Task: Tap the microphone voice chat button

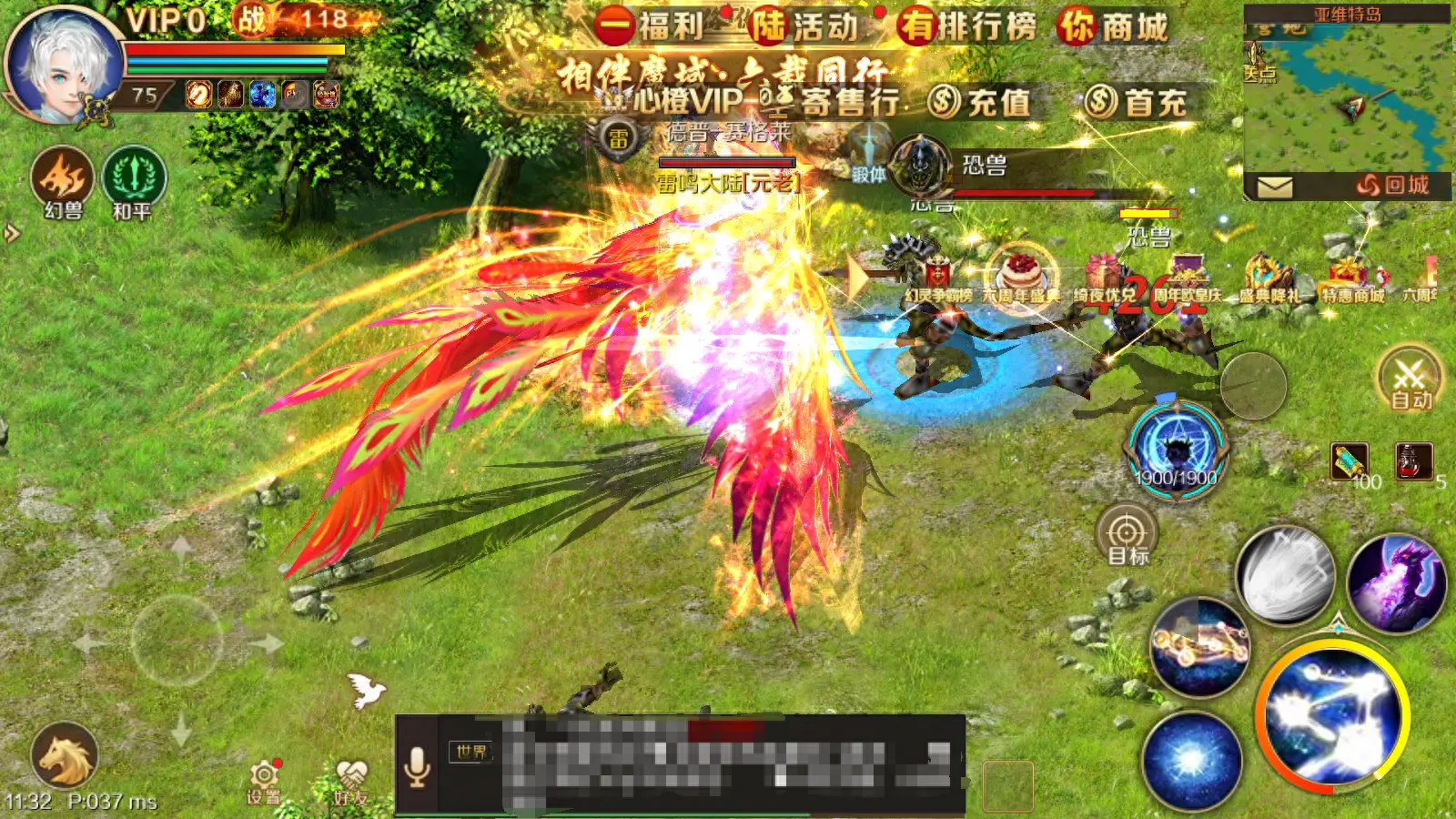Action: [x=417, y=766]
